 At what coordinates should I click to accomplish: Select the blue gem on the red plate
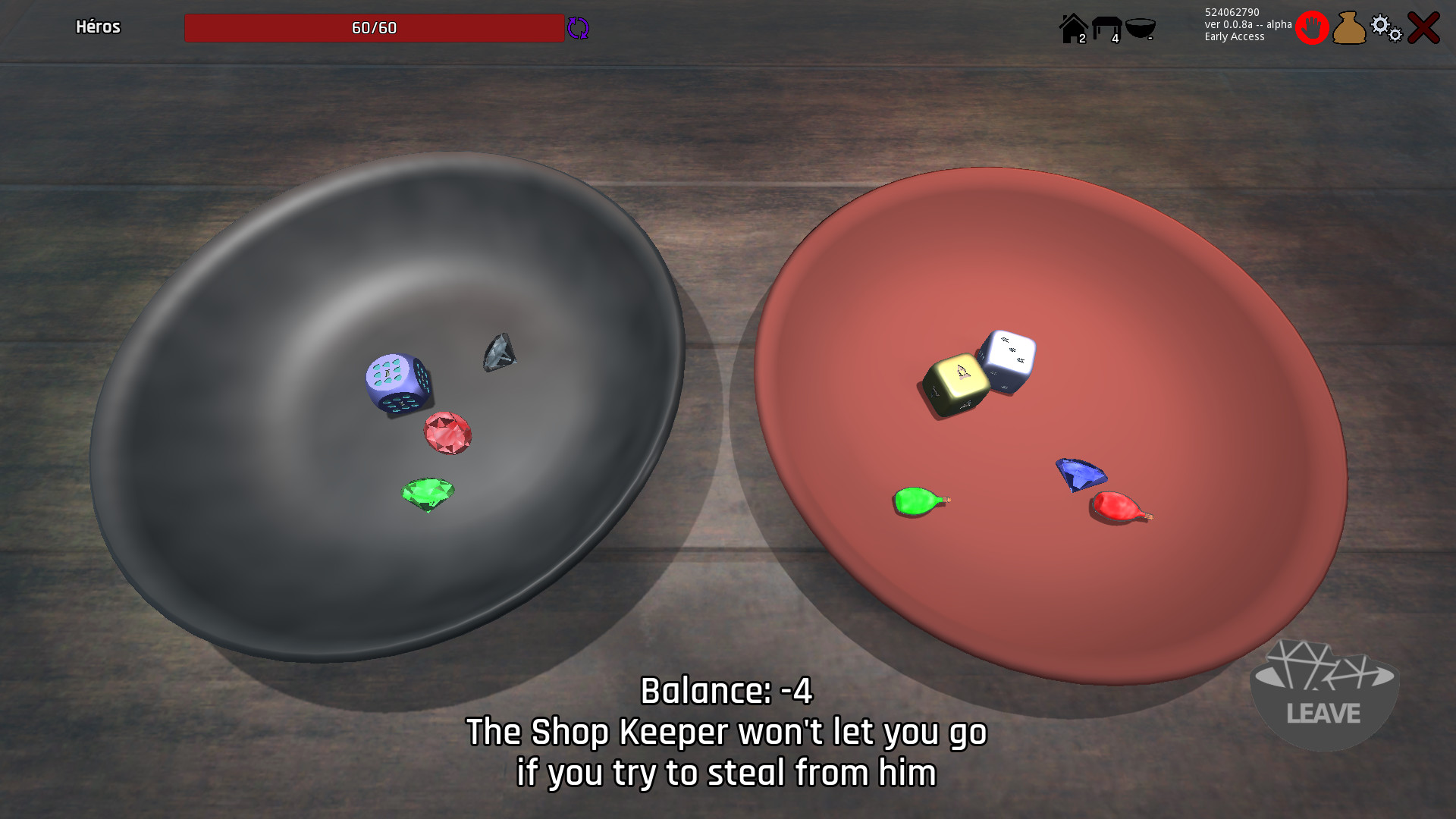coord(1080,472)
